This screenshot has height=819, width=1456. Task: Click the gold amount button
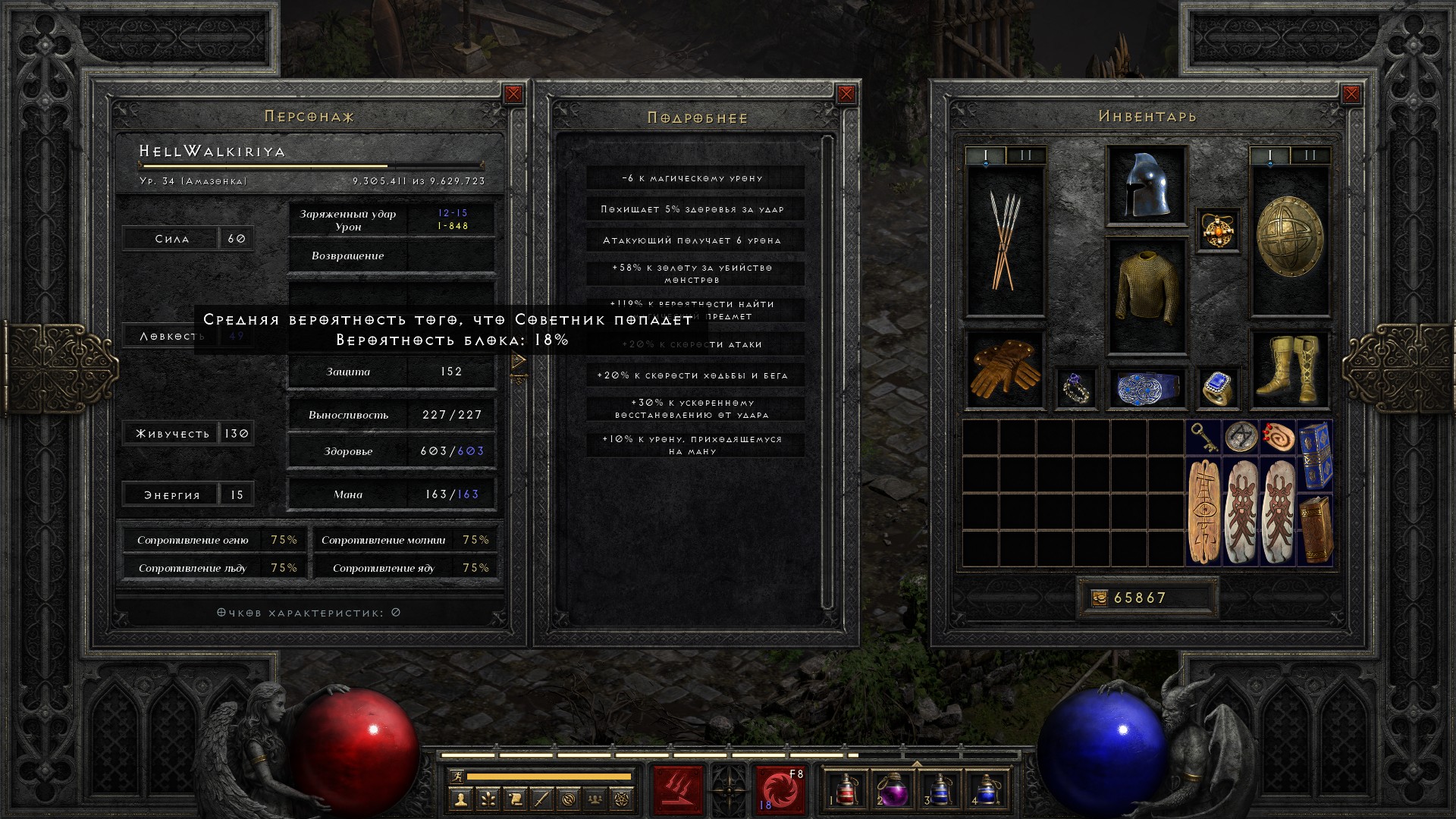(x=1100, y=598)
